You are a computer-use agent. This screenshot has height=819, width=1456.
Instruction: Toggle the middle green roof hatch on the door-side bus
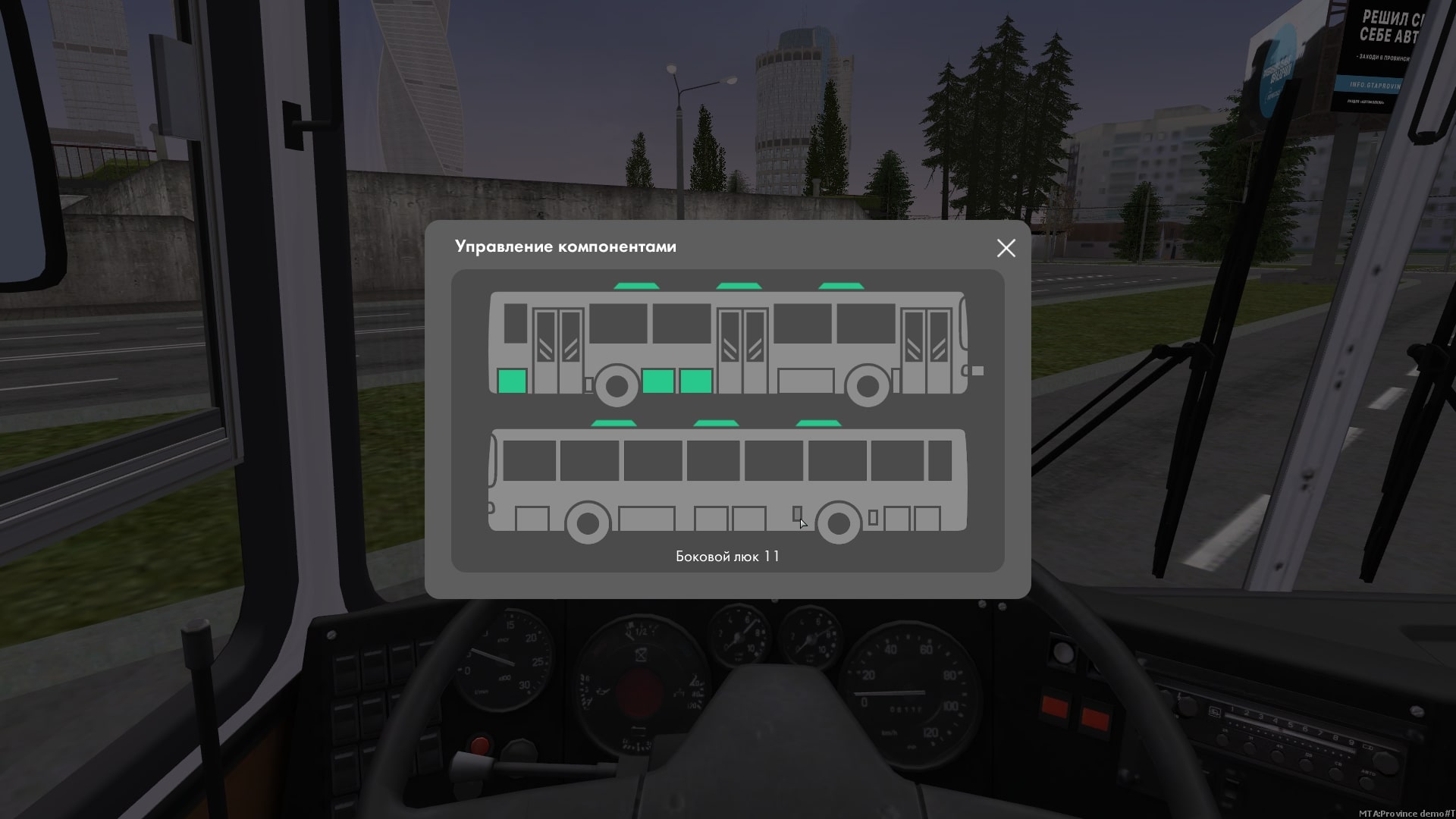point(739,287)
